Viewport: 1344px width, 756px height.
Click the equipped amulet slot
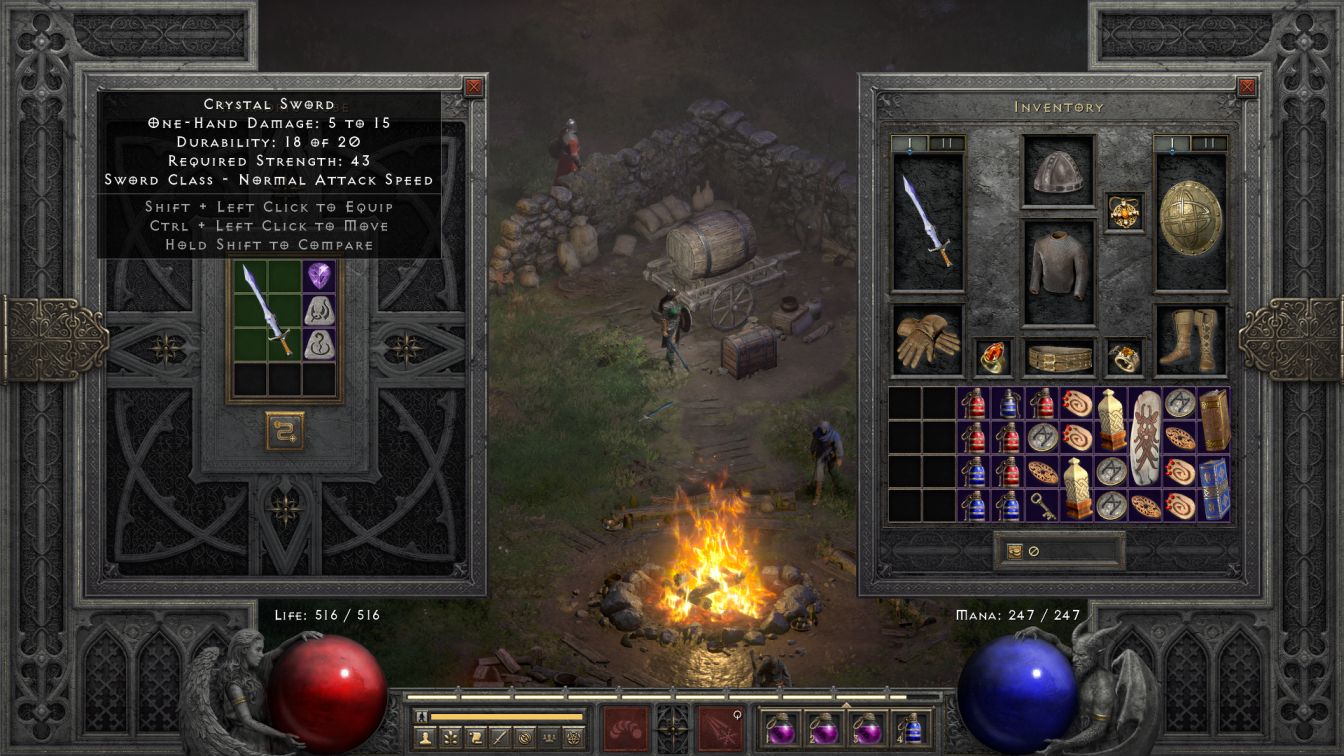tap(1125, 212)
